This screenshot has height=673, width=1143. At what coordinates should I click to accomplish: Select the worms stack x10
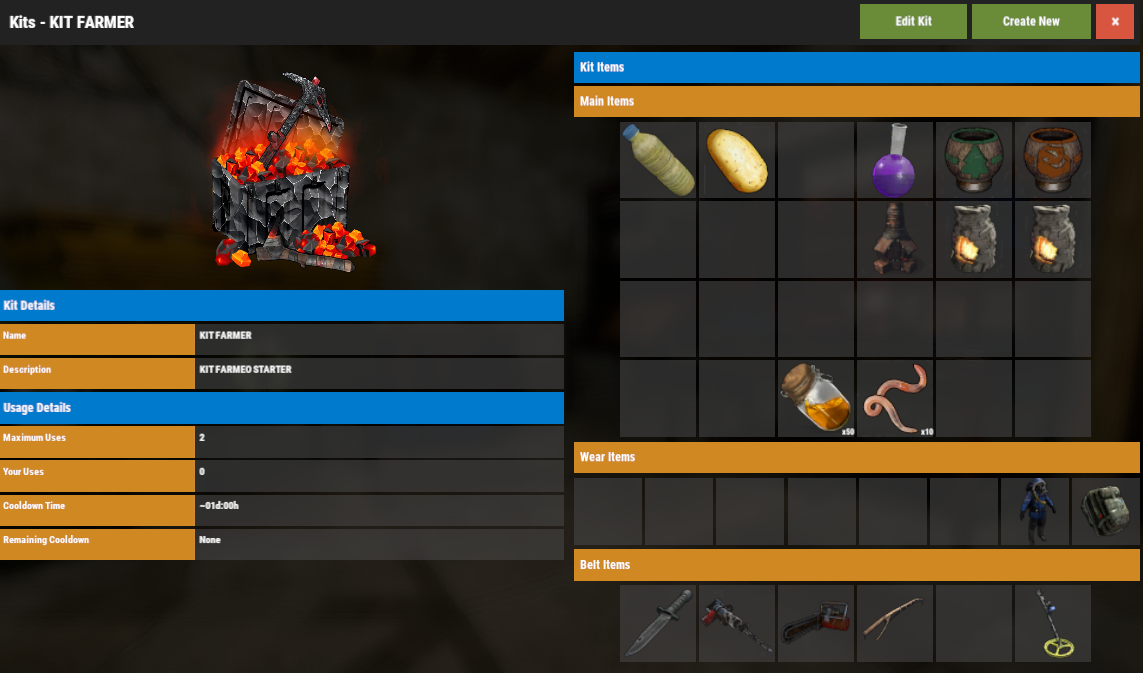pos(895,398)
